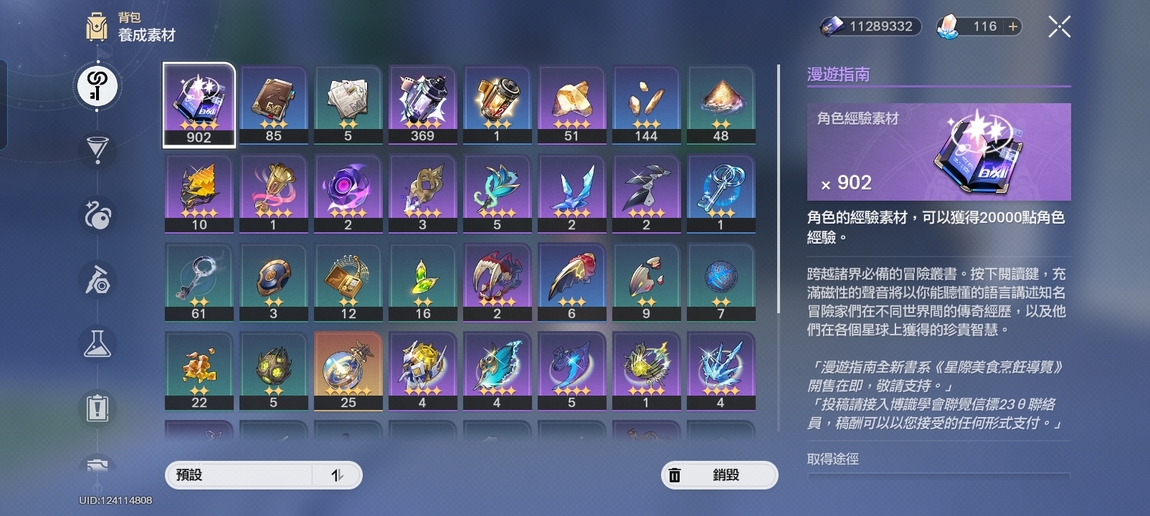
Task: Tap the 銷毀 discard button
Action: pyautogui.click(x=719, y=475)
